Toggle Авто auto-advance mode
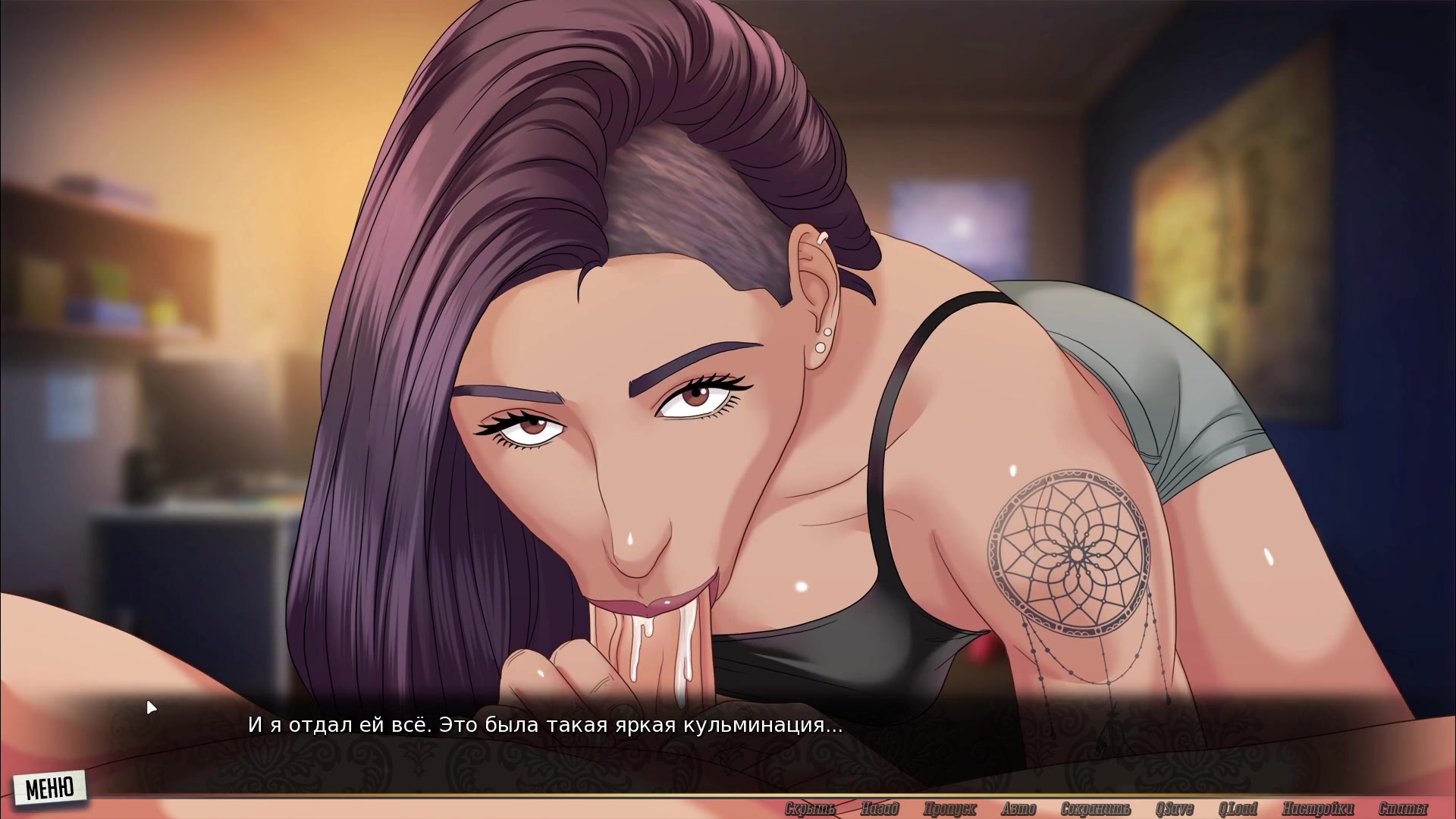 pyautogui.click(x=1018, y=809)
